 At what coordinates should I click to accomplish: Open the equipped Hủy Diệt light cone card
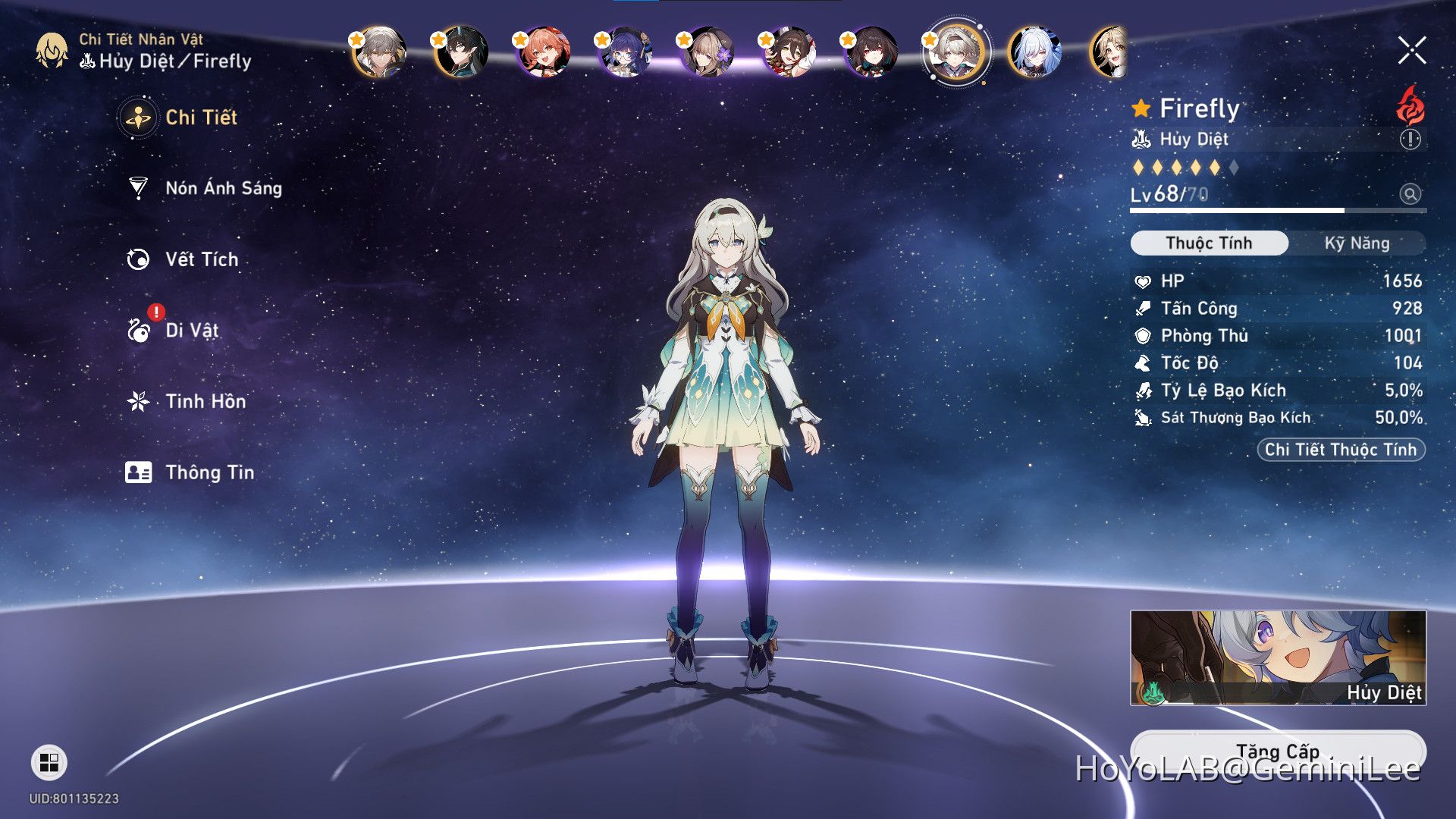tap(1278, 657)
